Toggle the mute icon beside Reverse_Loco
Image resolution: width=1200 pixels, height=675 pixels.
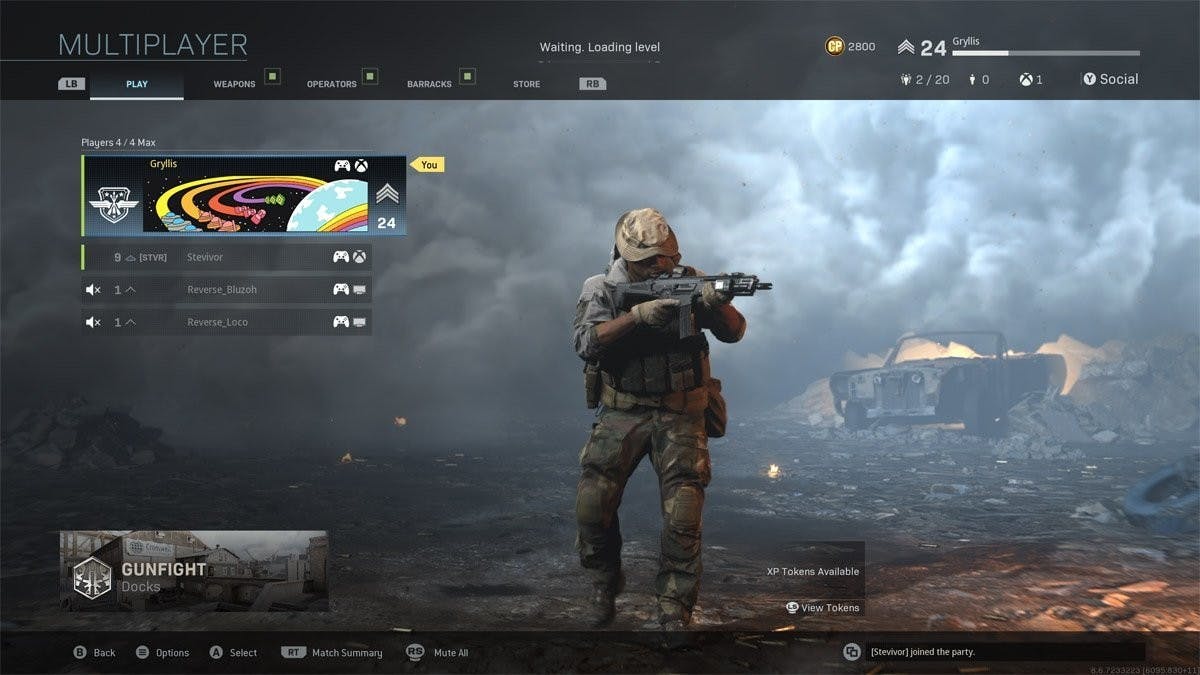[93, 322]
